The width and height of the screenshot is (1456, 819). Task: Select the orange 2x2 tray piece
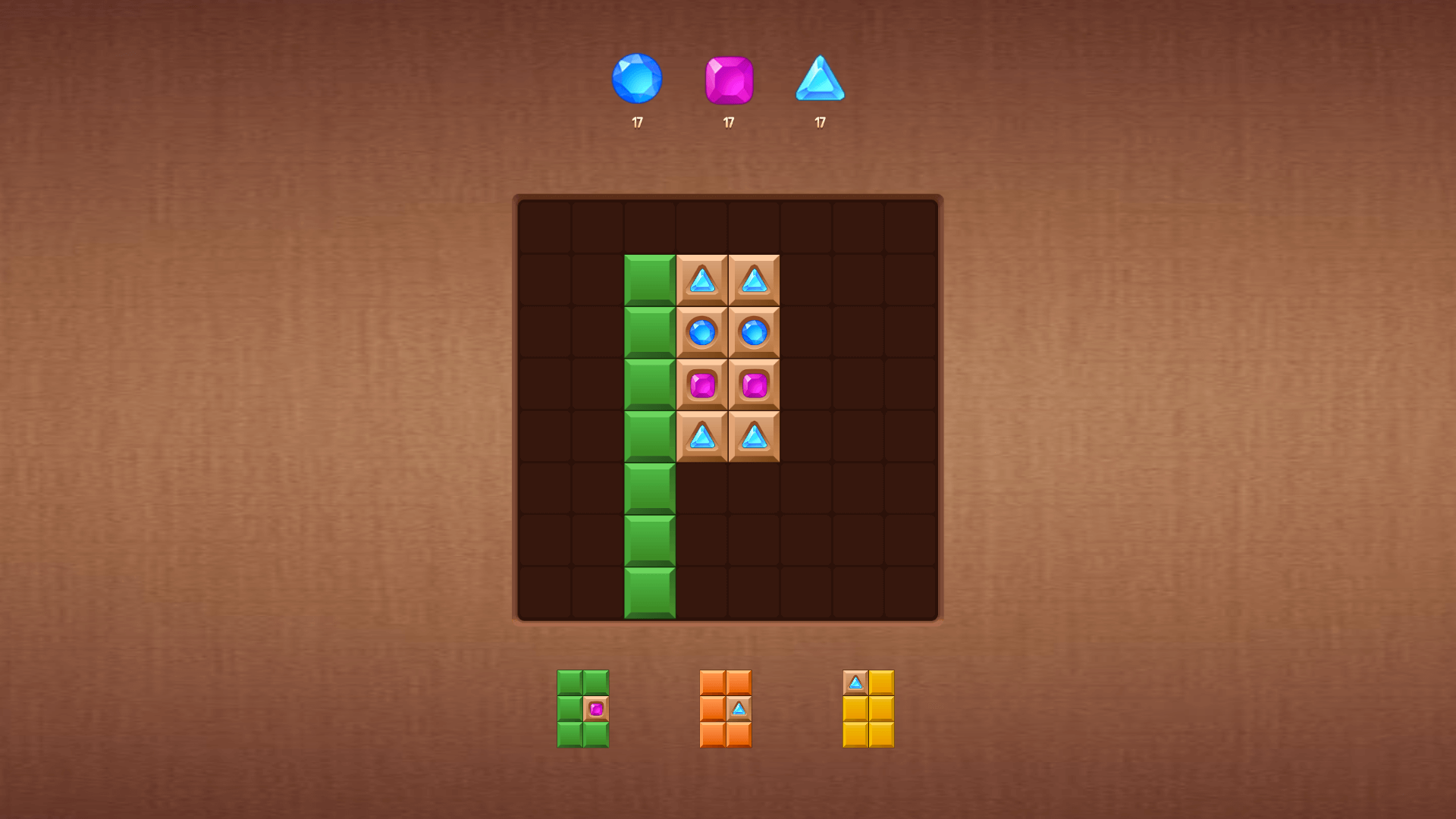point(724,710)
